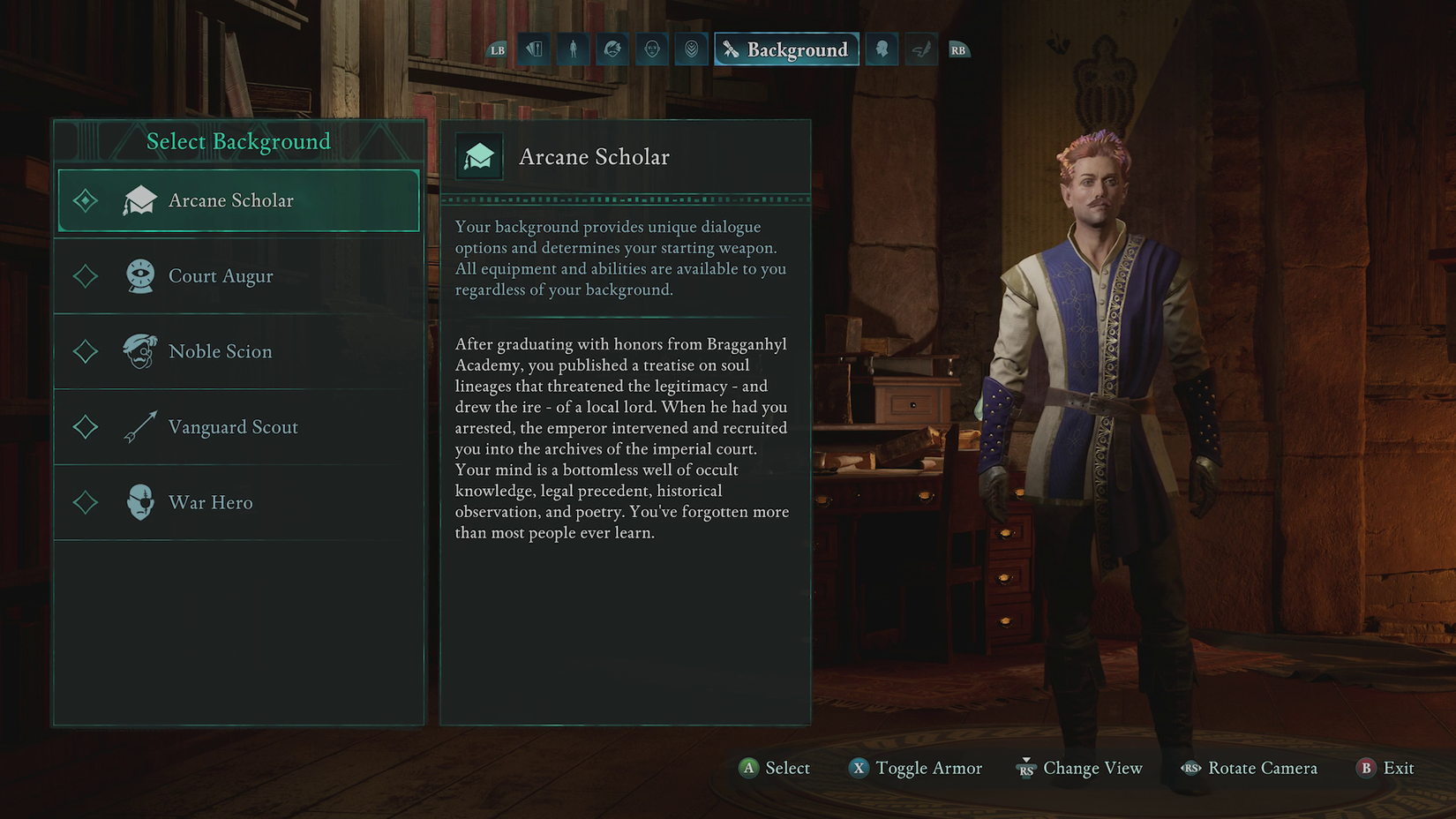Choose the Court Augur background
This screenshot has width=1456, height=819.
238,276
